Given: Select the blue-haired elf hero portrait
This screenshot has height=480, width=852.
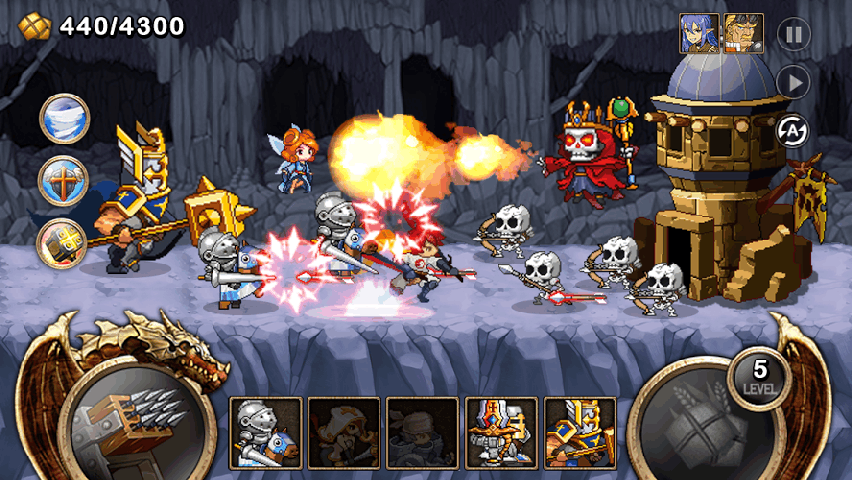Looking at the screenshot, I should coord(699,33).
